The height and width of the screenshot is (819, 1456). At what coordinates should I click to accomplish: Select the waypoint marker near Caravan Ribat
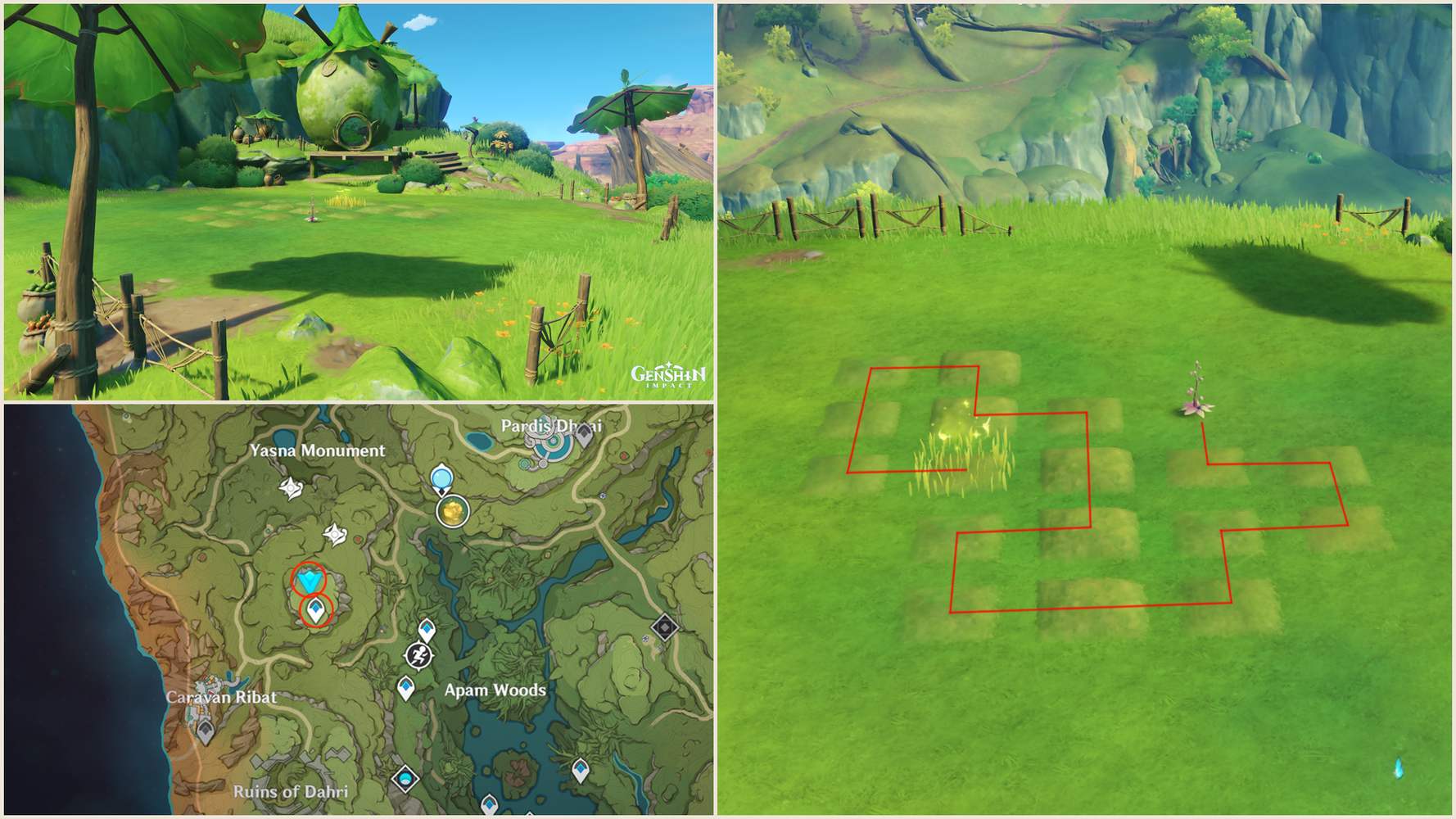(x=206, y=730)
